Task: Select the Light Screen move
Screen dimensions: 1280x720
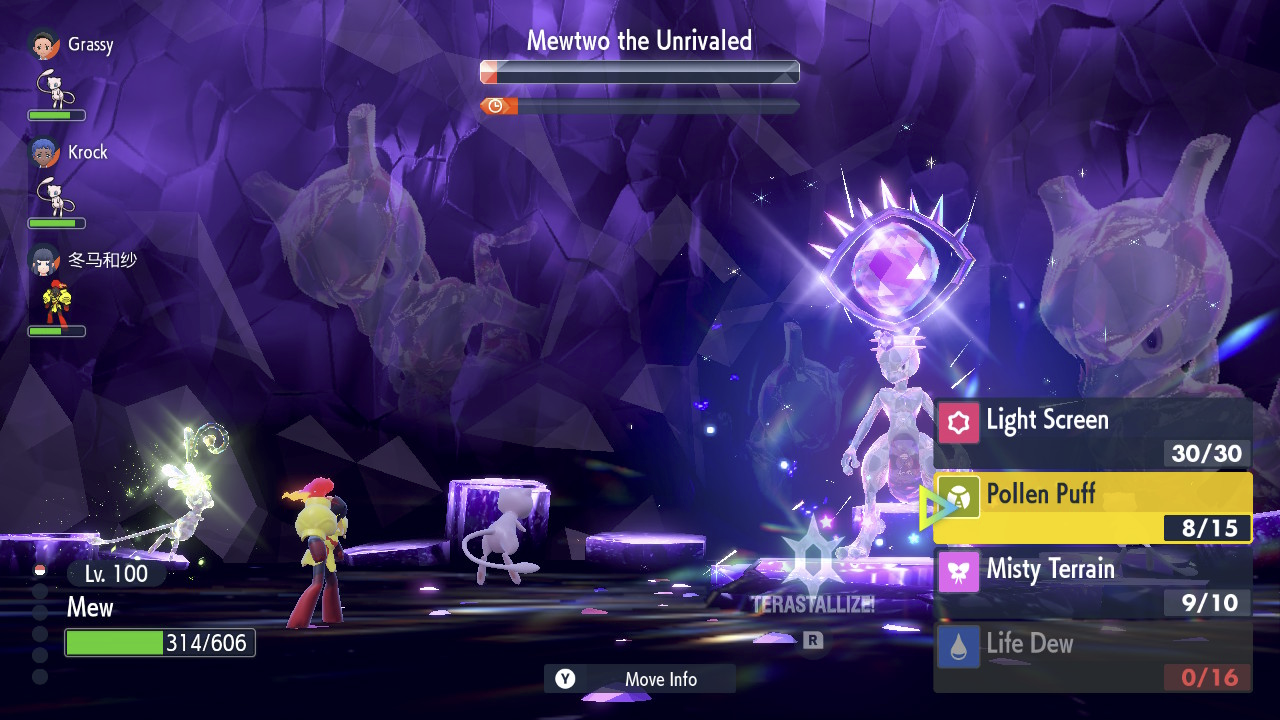Action: pyautogui.click(x=1092, y=433)
